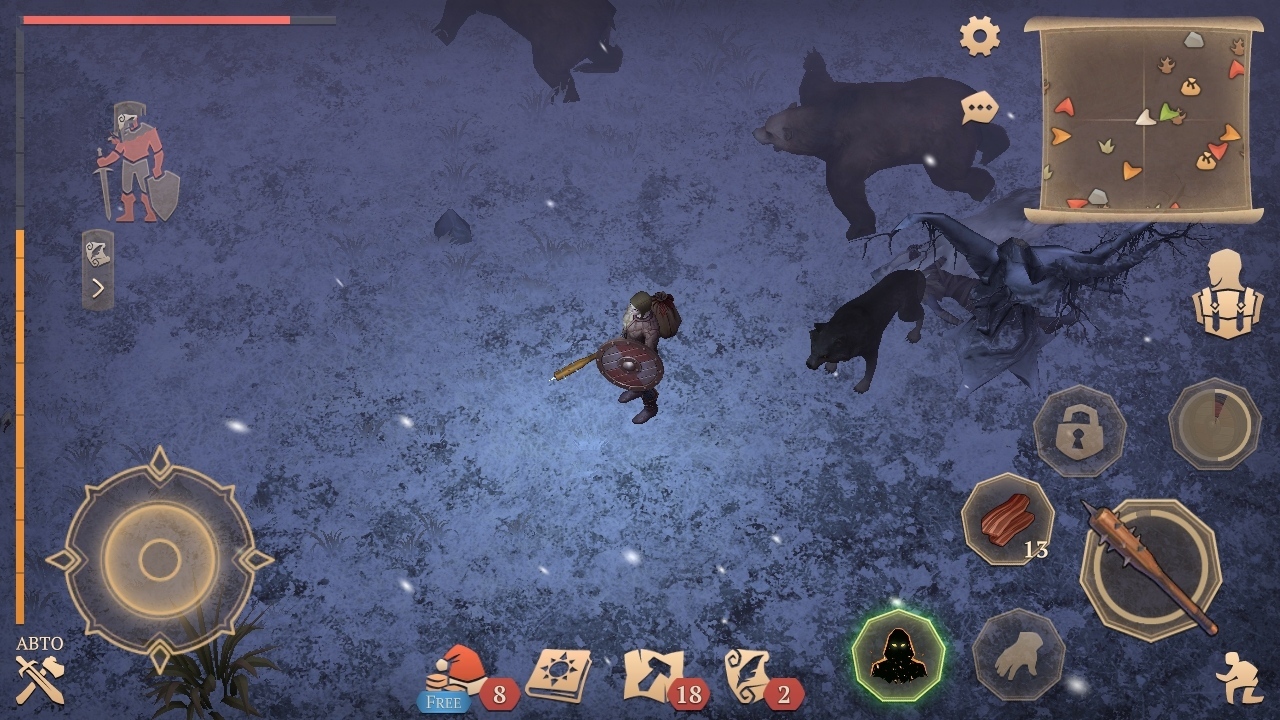This screenshot has width=1280, height=720.
Task: Toggle the АВТО auto-combat mode
Action: pos(40,670)
